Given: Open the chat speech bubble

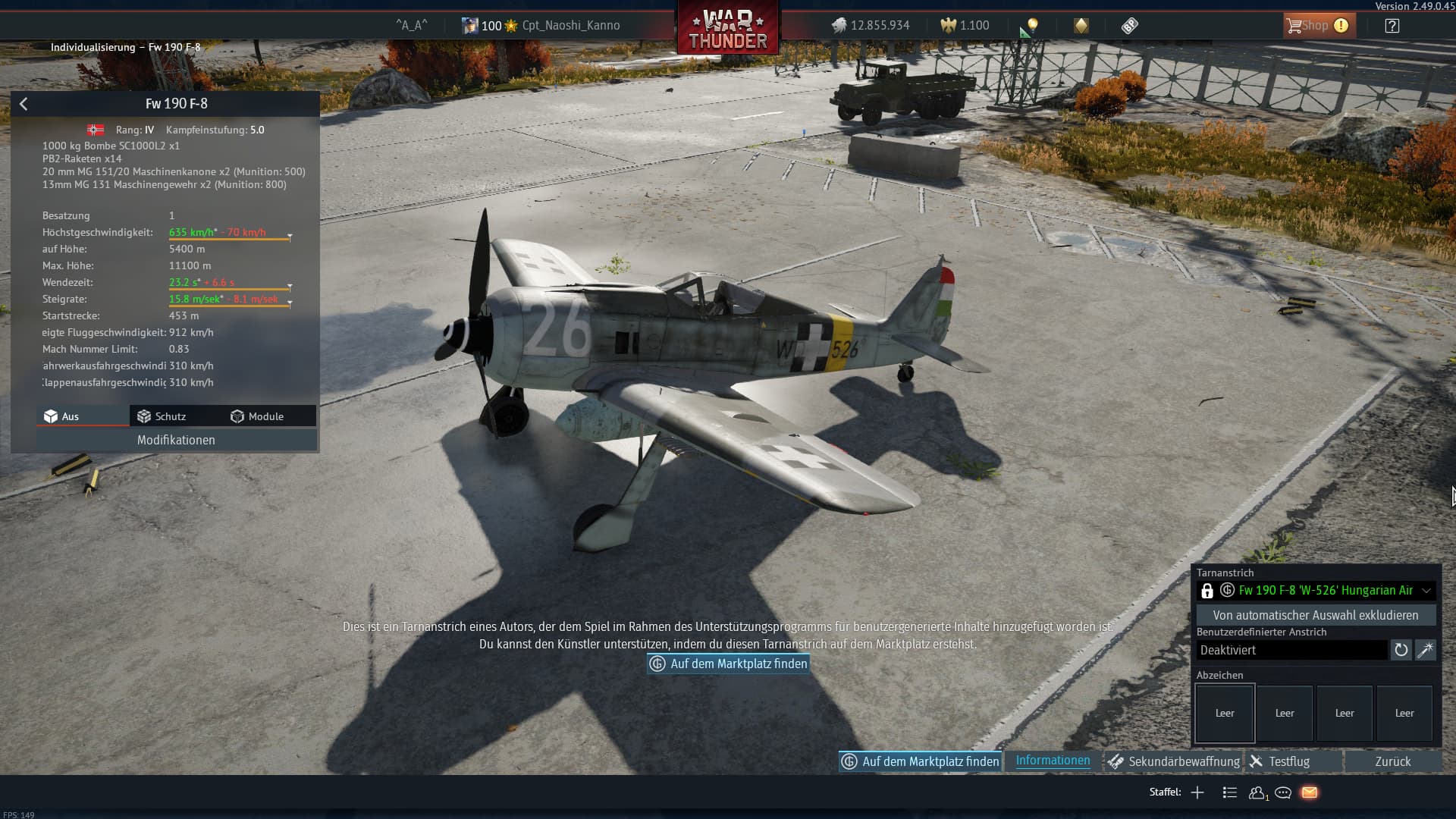Looking at the screenshot, I should click(1283, 792).
